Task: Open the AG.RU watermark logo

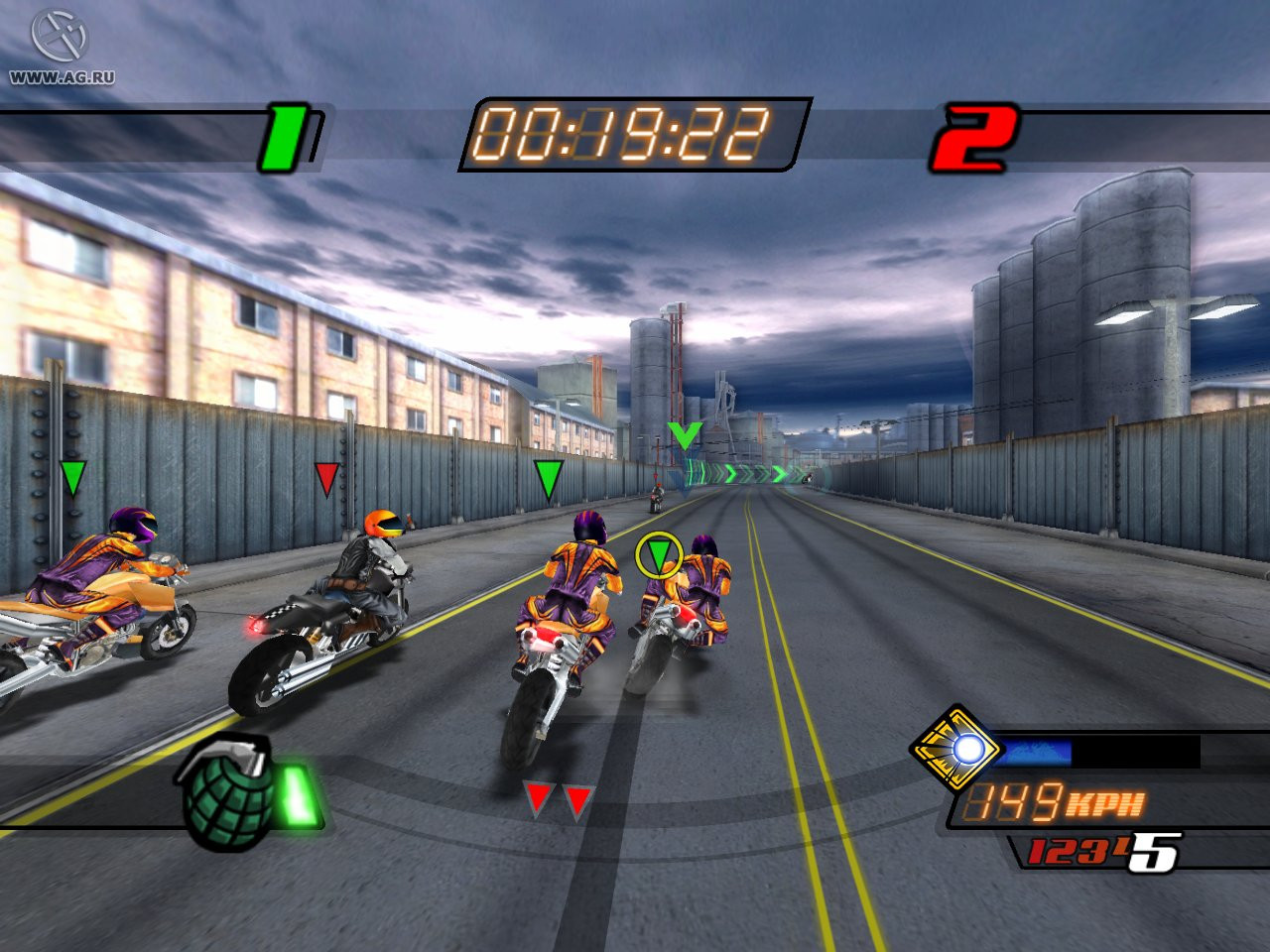Action: pos(61,44)
